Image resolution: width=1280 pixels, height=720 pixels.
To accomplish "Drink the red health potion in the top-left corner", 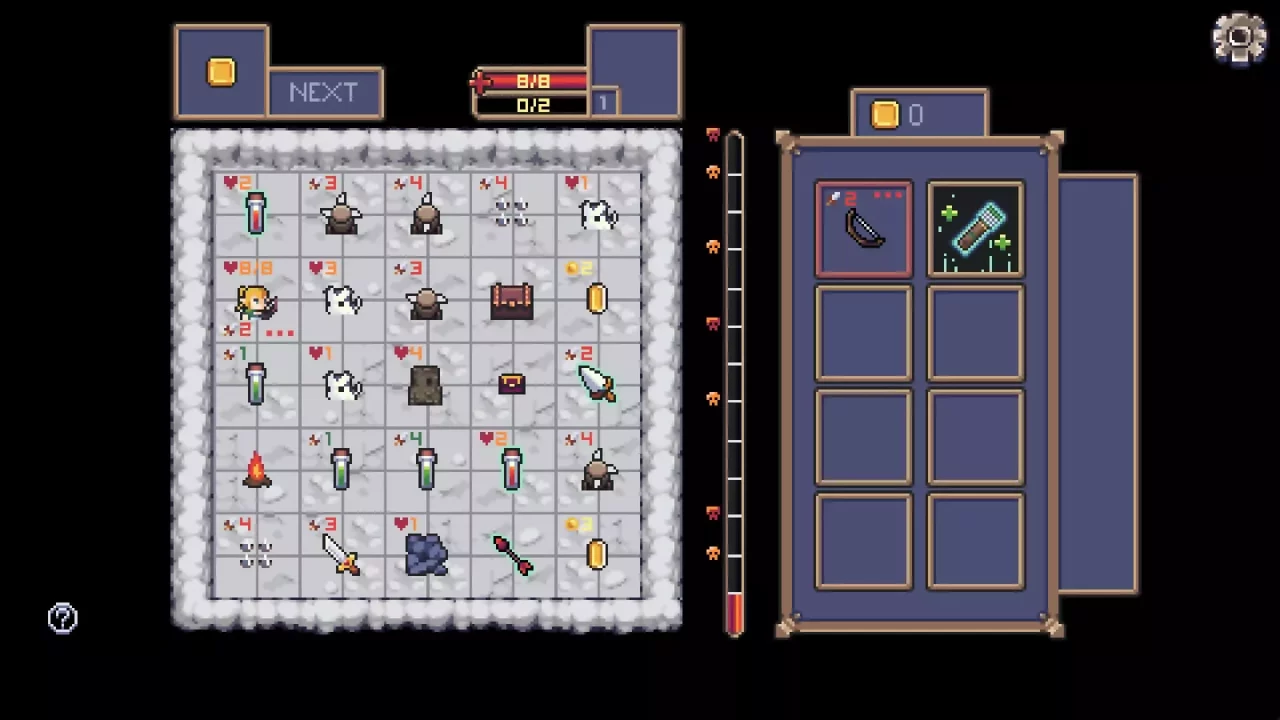I will coord(255,215).
